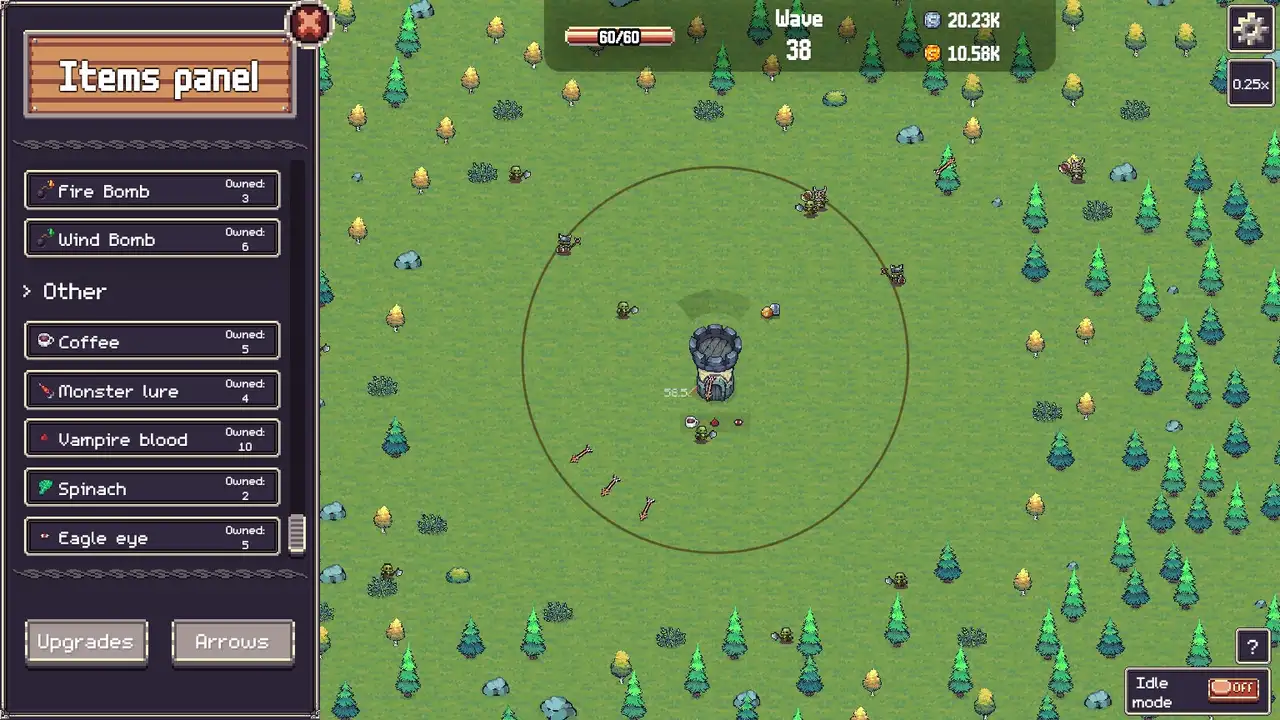
Task: Activate the Monster lure item
Action: coord(152,390)
